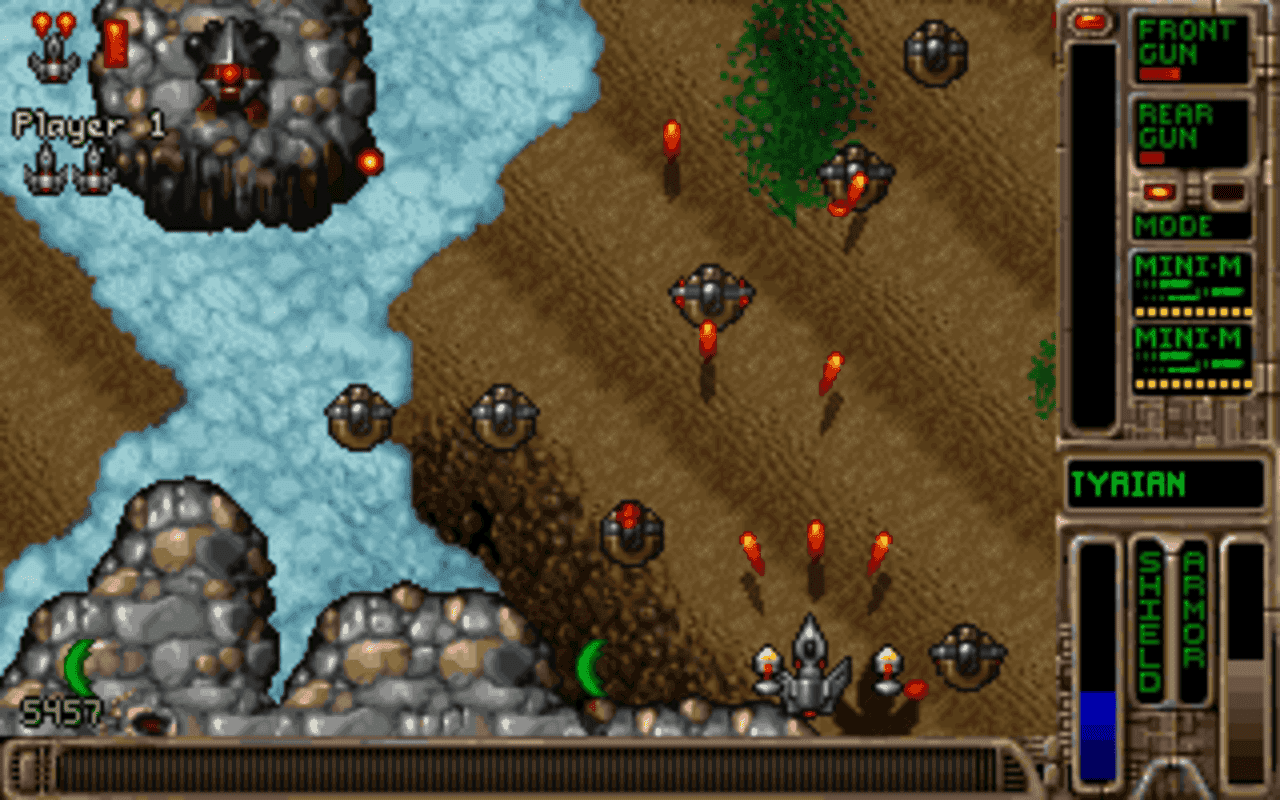Select the SHIELD gauge label

(x=1148, y=620)
